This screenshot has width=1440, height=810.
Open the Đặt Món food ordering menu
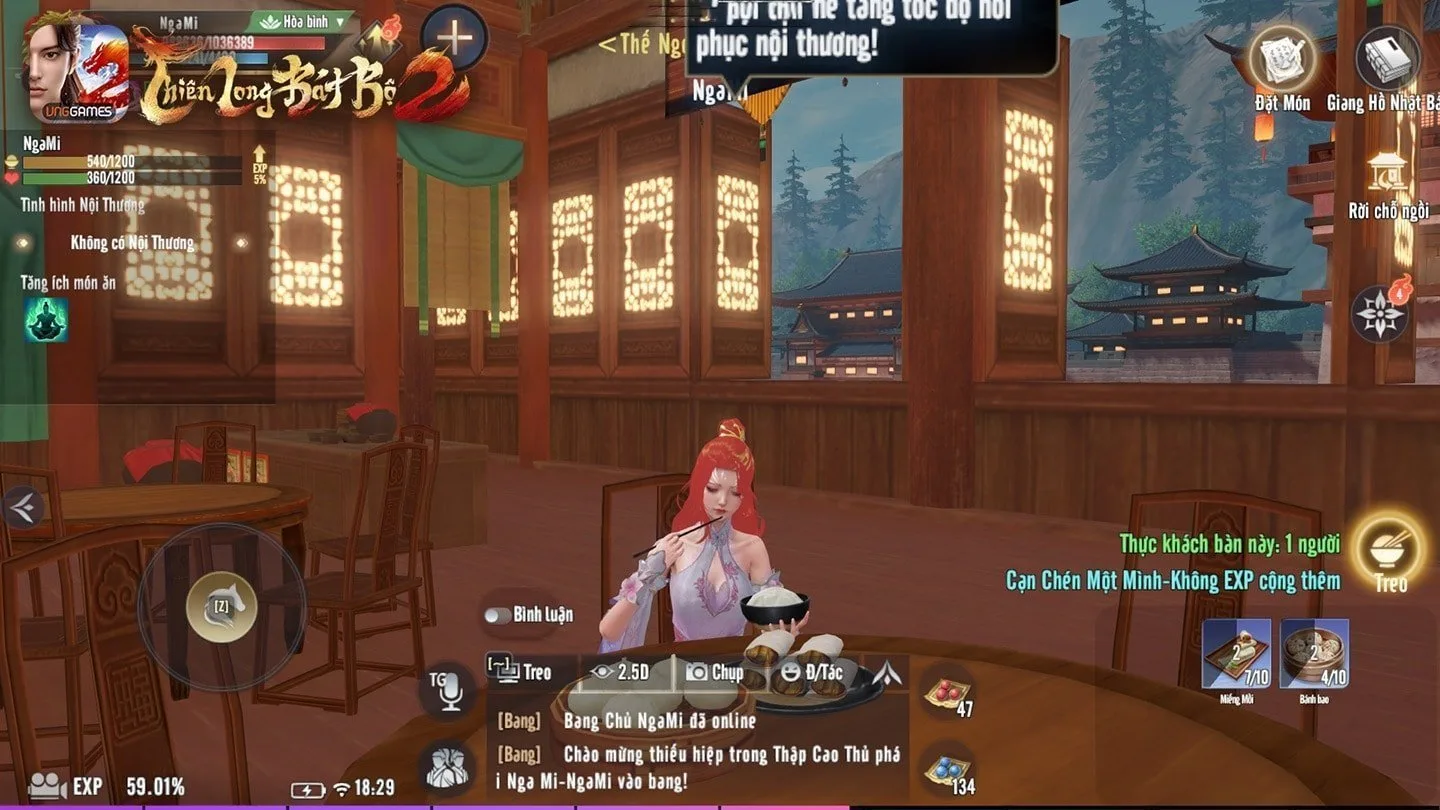click(1281, 58)
